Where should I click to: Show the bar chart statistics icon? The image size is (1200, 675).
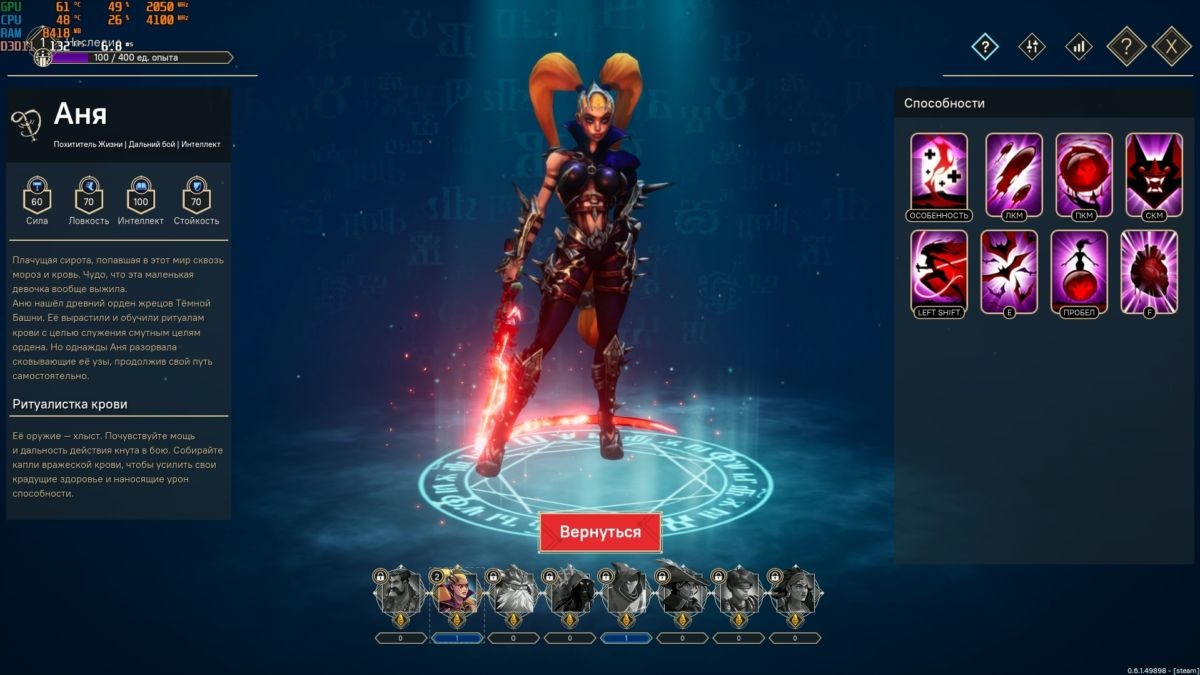(x=1078, y=46)
